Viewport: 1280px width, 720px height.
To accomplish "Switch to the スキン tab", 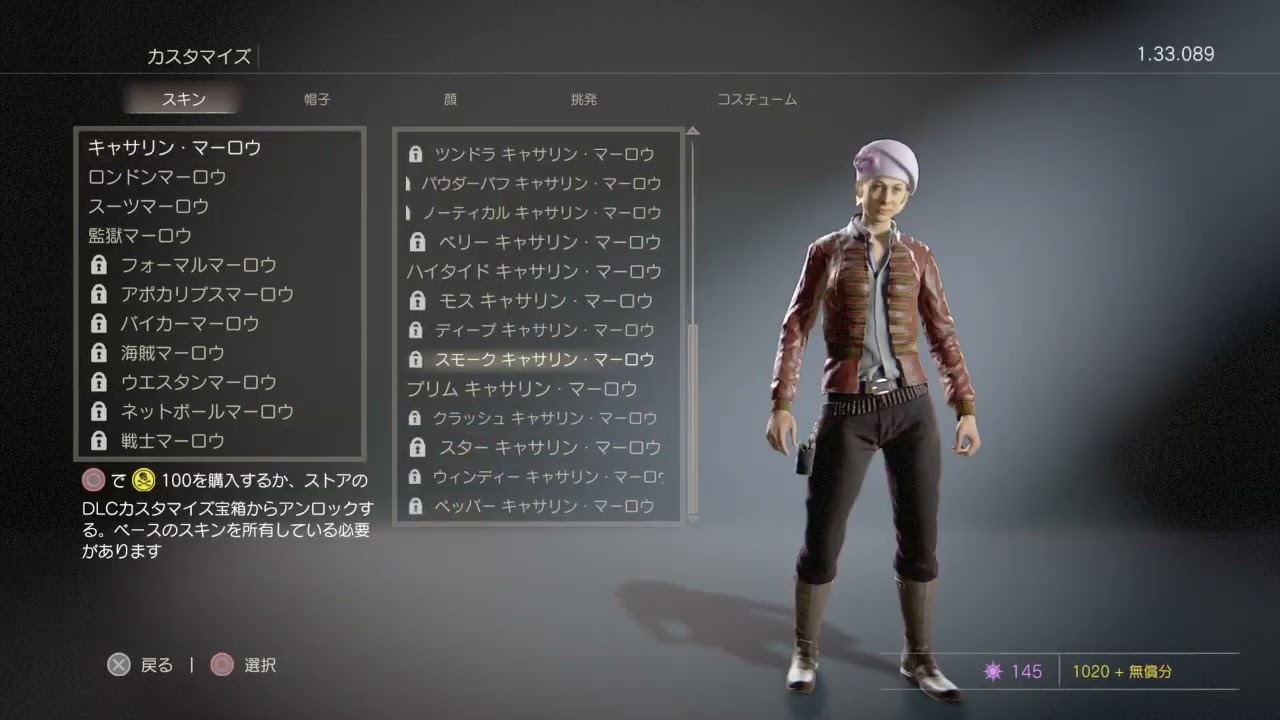I will [183, 100].
